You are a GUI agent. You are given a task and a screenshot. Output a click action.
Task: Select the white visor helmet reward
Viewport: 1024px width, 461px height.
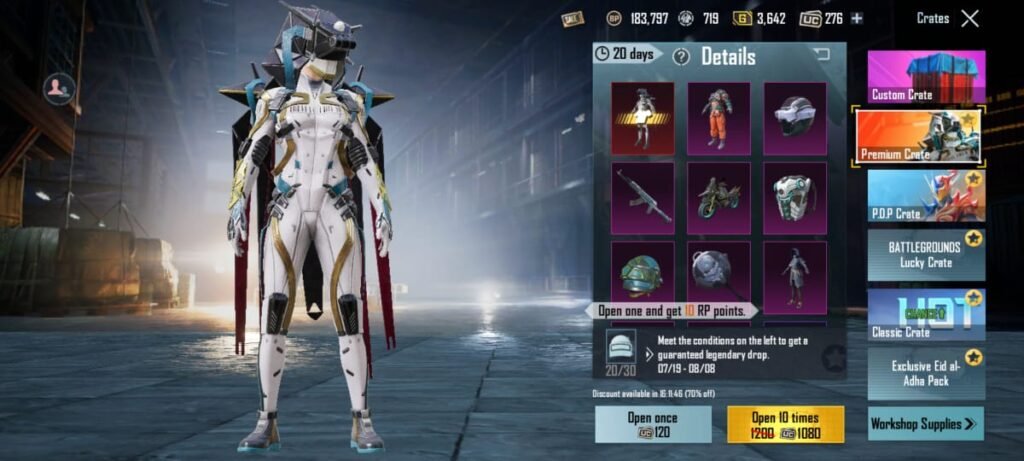pyautogui.click(x=795, y=118)
